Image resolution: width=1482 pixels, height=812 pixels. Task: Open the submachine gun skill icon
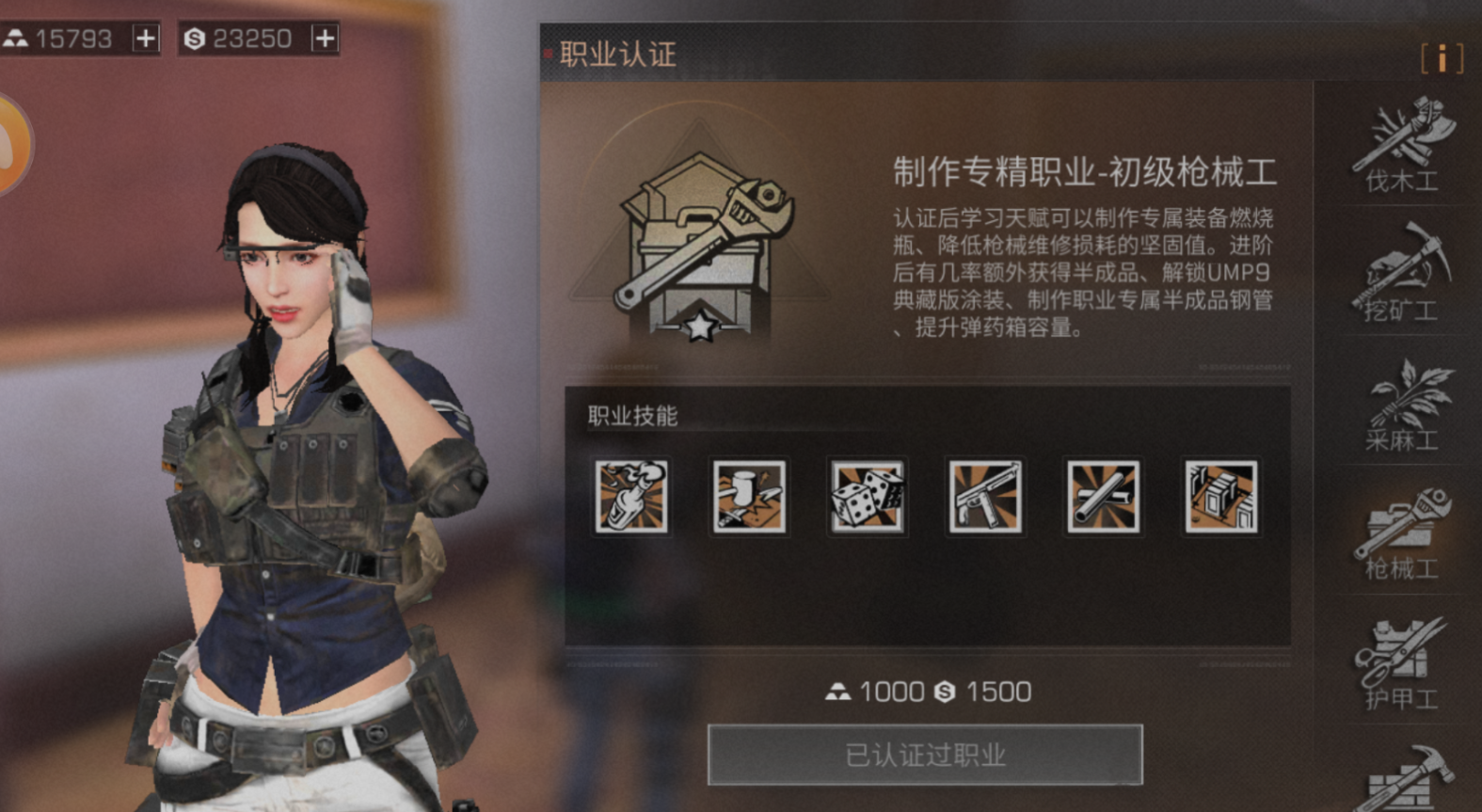[x=984, y=497]
